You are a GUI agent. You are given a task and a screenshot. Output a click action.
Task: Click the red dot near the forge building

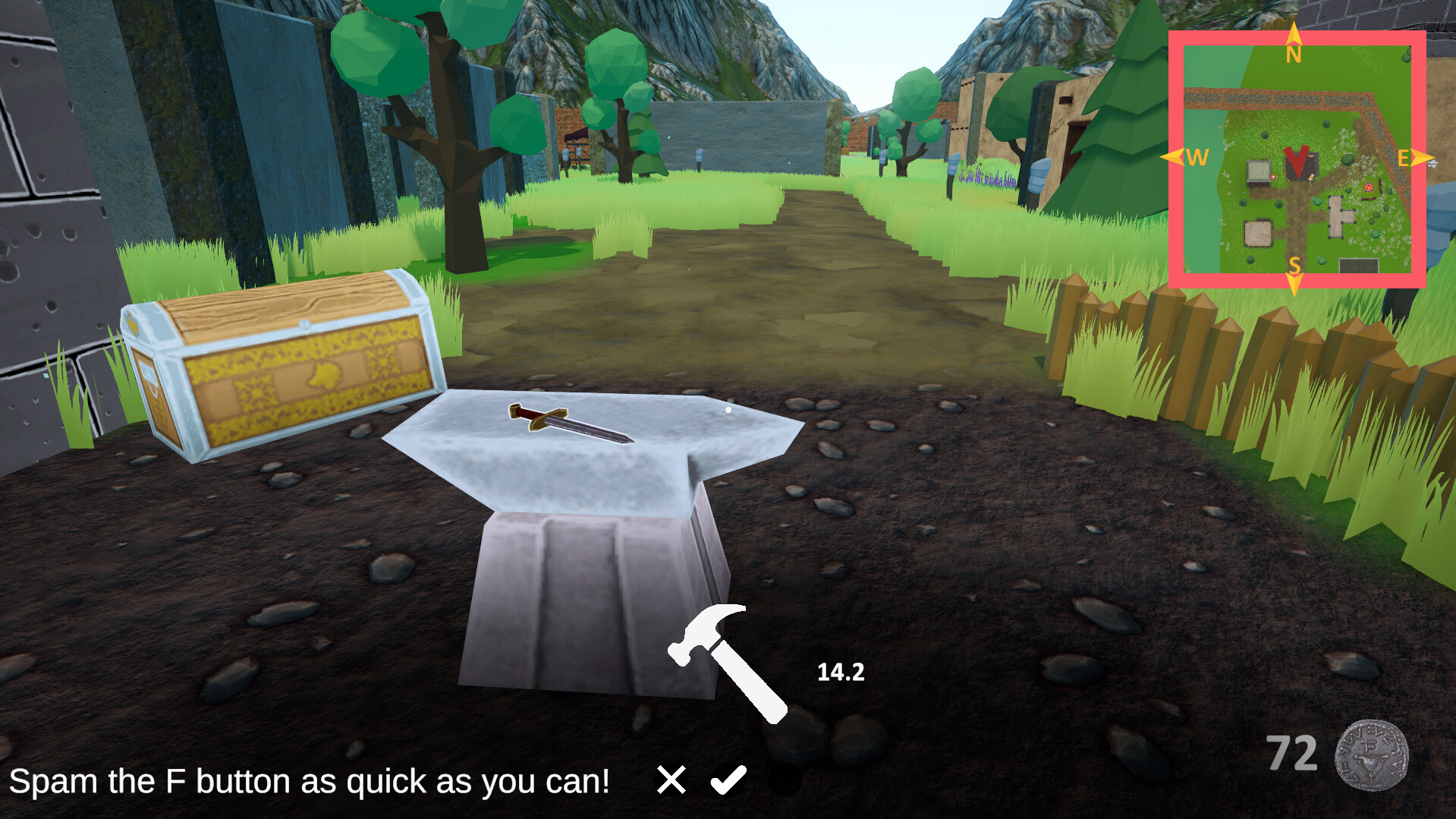click(x=1274, y=177)
